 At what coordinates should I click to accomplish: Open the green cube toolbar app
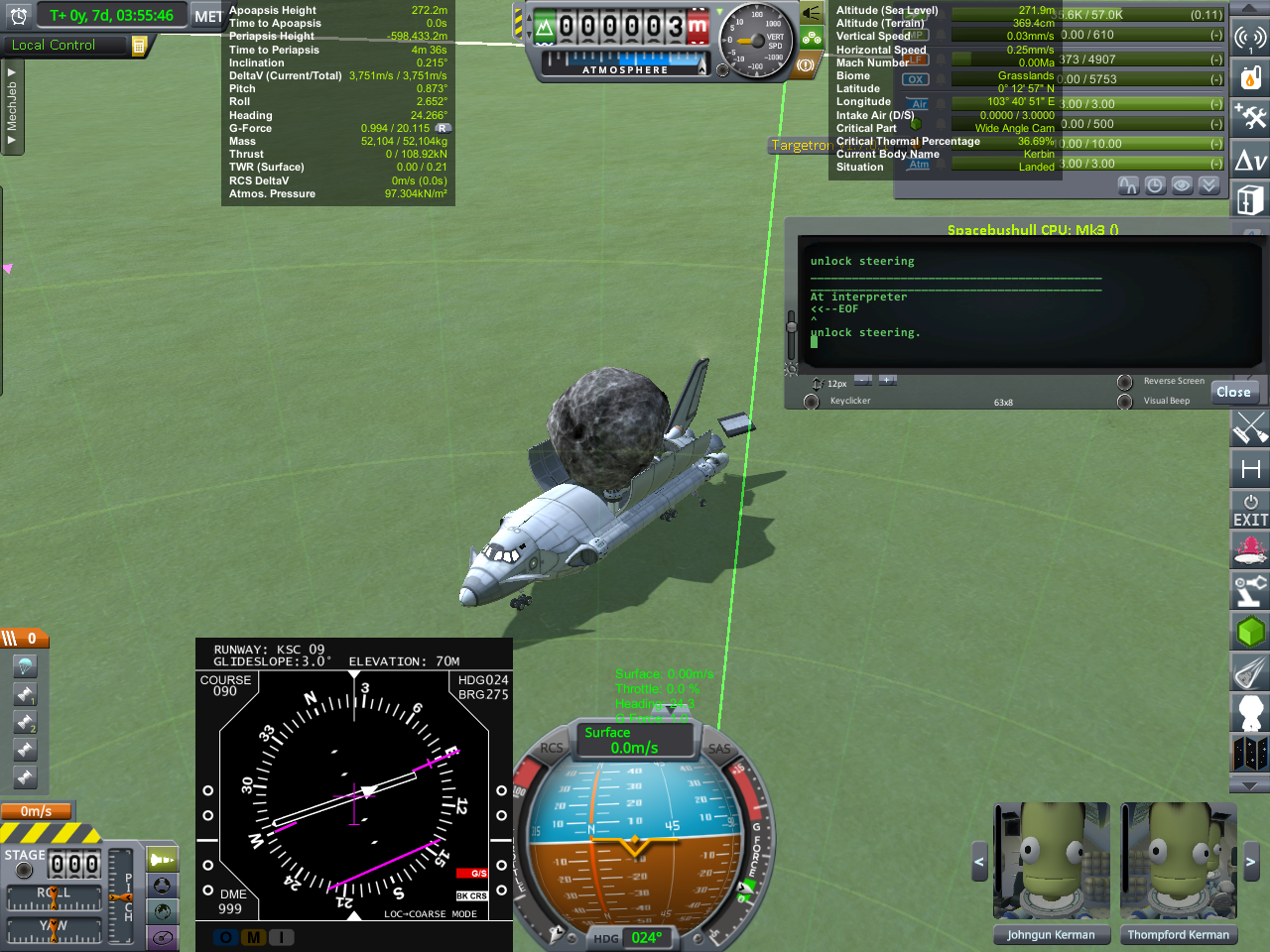(x=1250, y=631)
